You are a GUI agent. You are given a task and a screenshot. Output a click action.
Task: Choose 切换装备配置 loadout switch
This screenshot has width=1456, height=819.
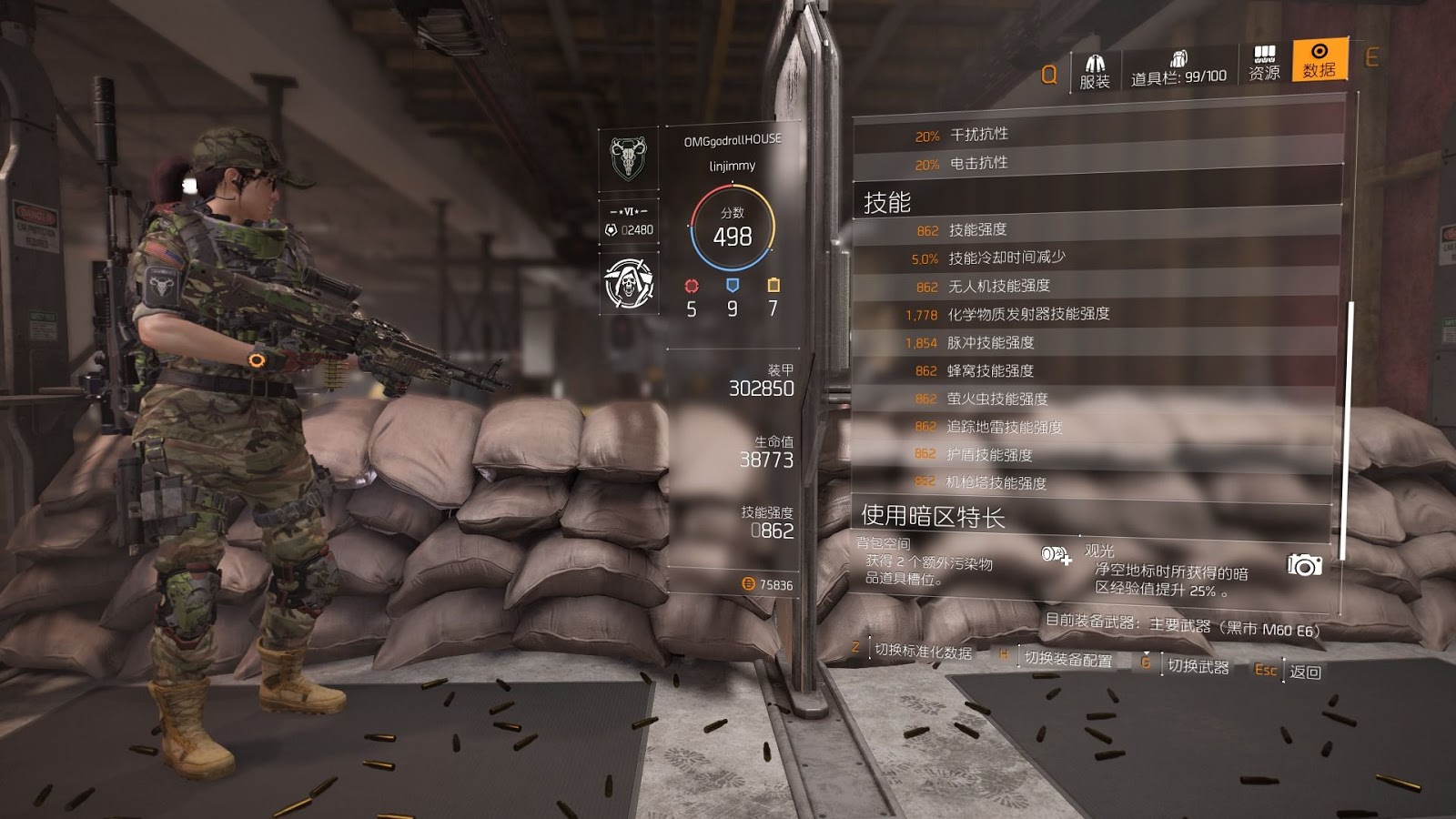(x=1067, y=659)
